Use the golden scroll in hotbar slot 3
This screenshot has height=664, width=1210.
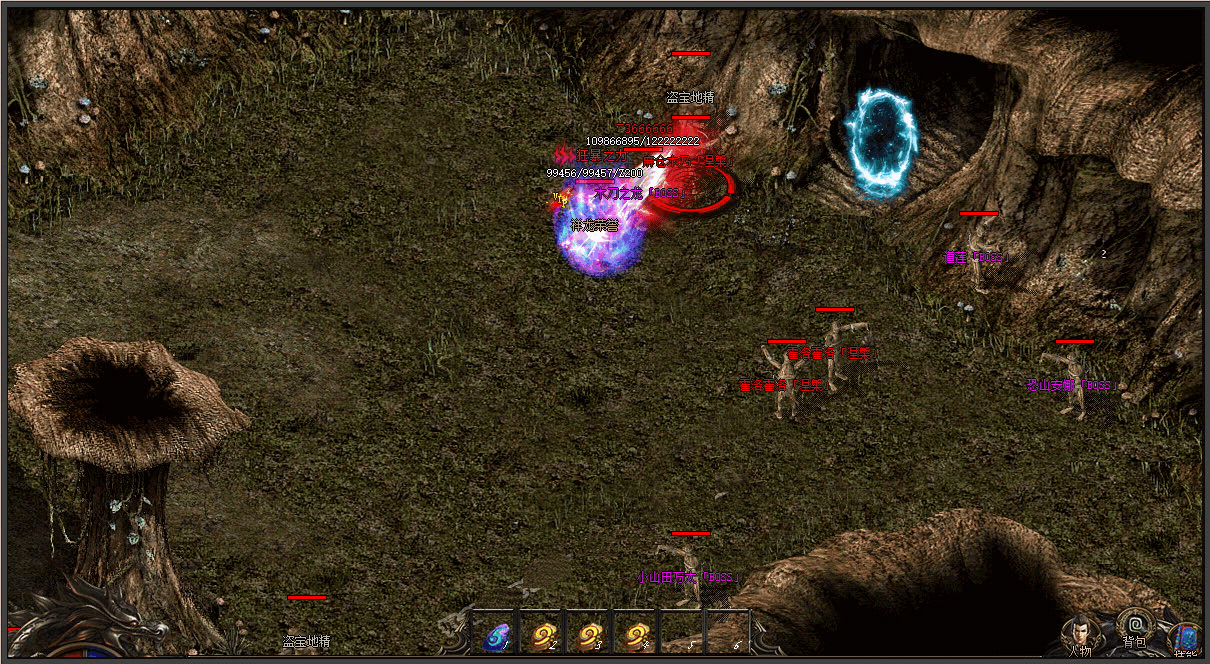click(x=591, y=635)
